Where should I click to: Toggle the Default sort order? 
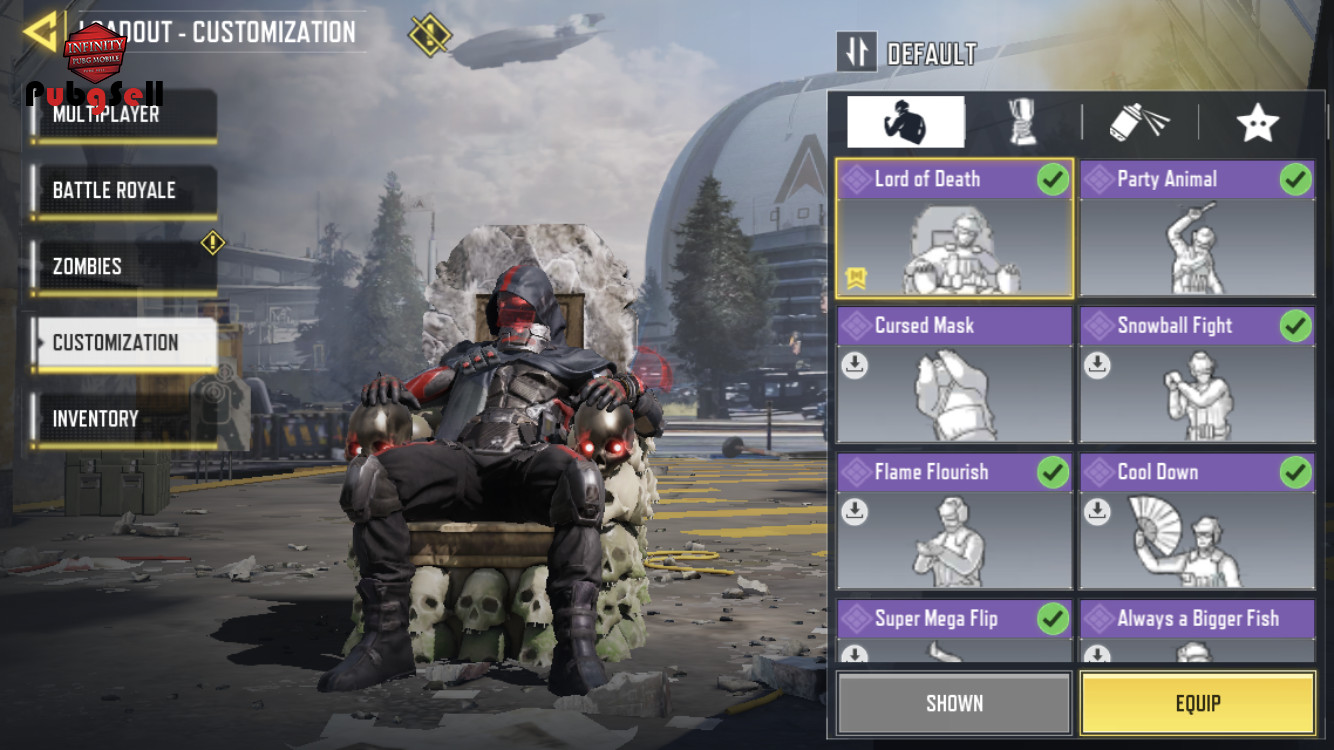857,52
